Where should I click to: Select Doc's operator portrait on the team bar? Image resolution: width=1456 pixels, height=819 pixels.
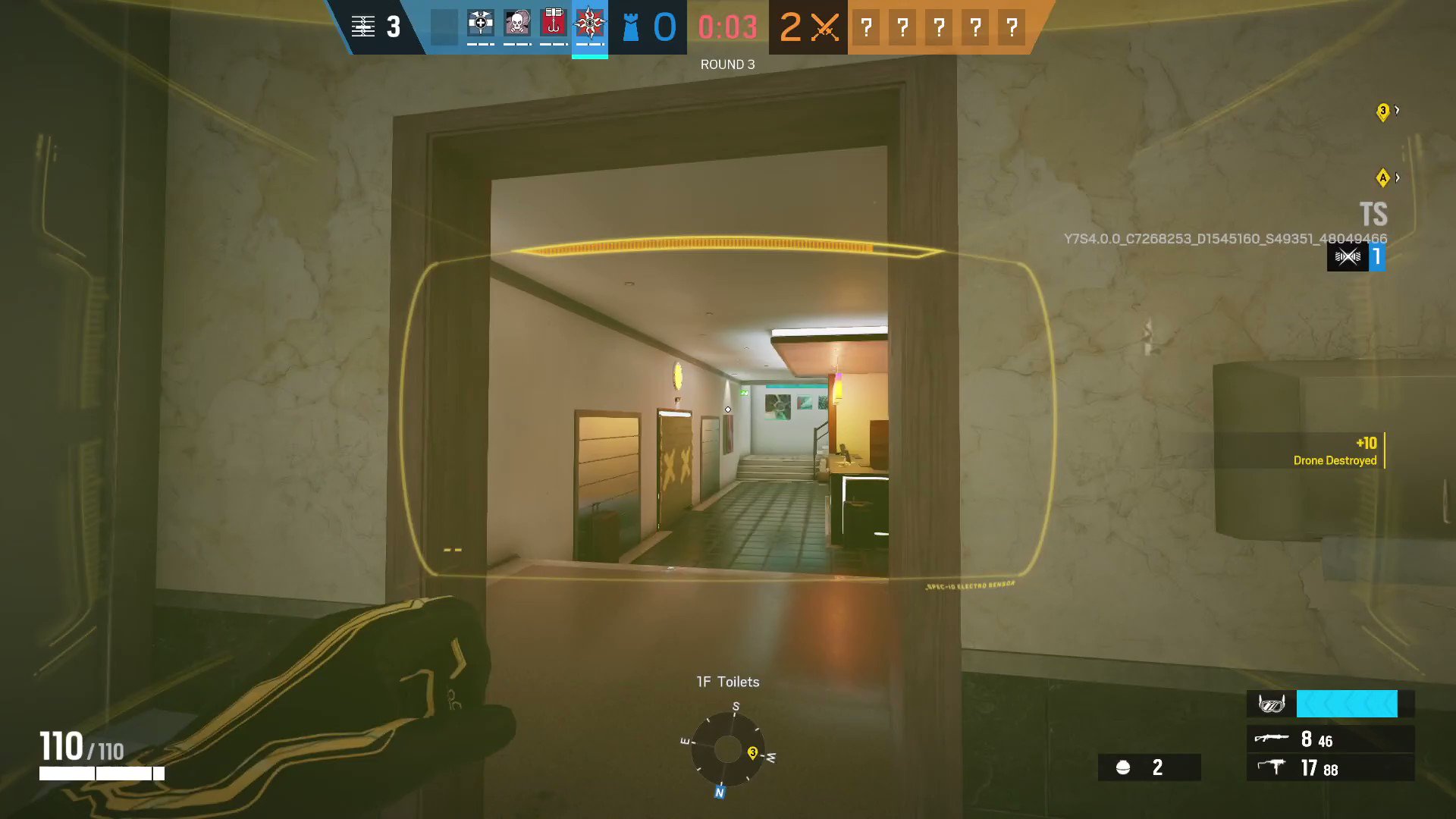pos(481,25)
